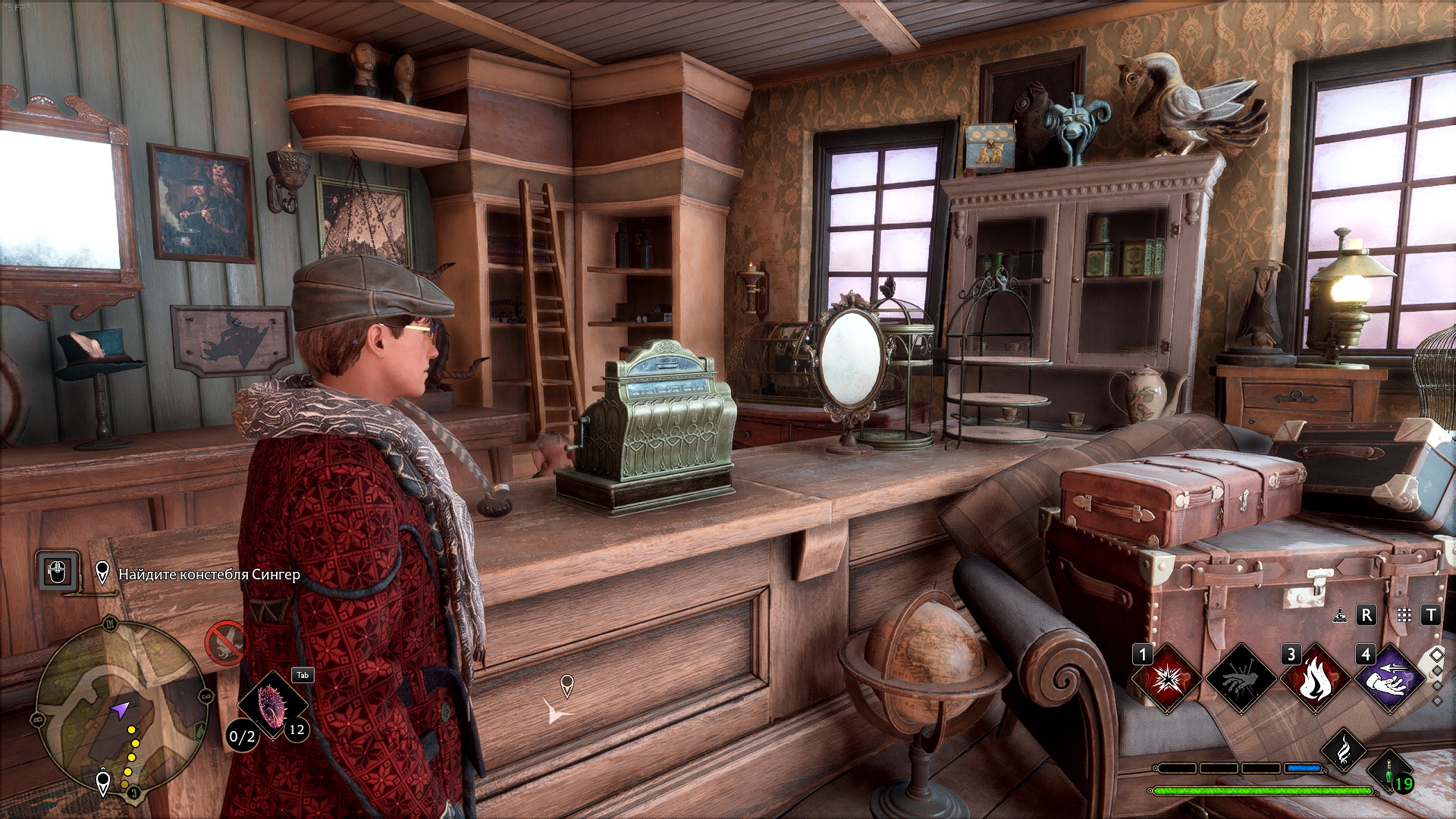
Task: Click the pyramid eye Revelio icon
Action: coord(1341,616)
